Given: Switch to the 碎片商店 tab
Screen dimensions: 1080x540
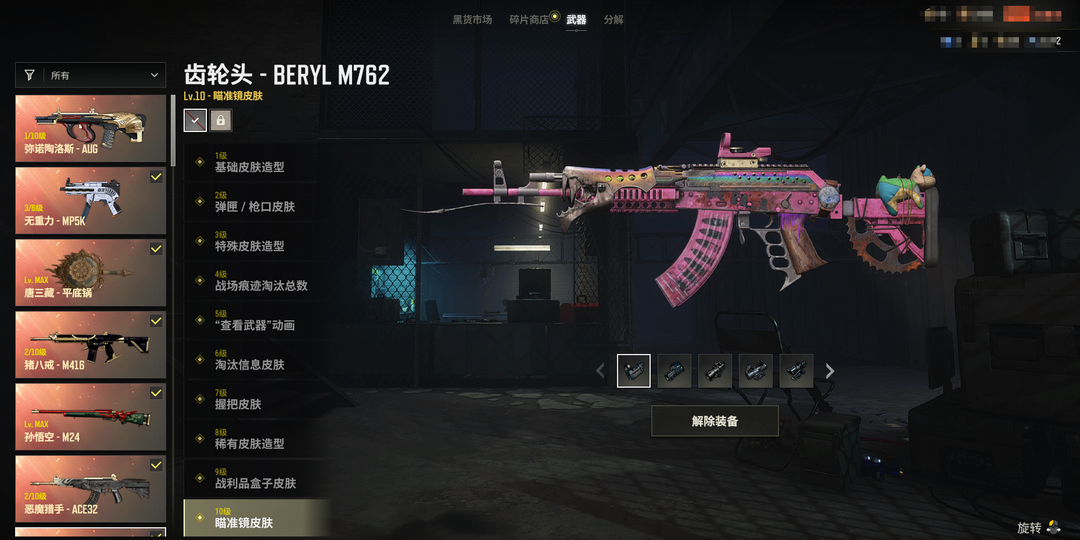Looking at the screenshot, I should pyautogui.click(x=529, y=20).
